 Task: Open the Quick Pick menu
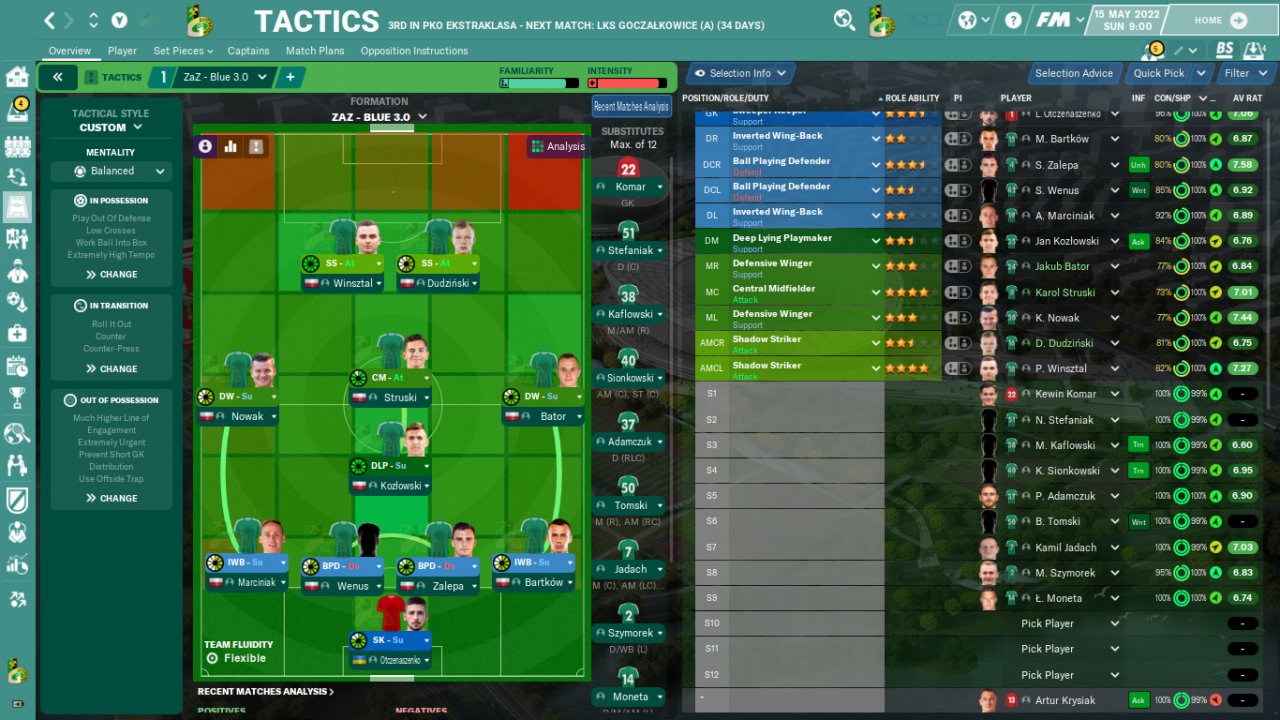click(1166, 73)
